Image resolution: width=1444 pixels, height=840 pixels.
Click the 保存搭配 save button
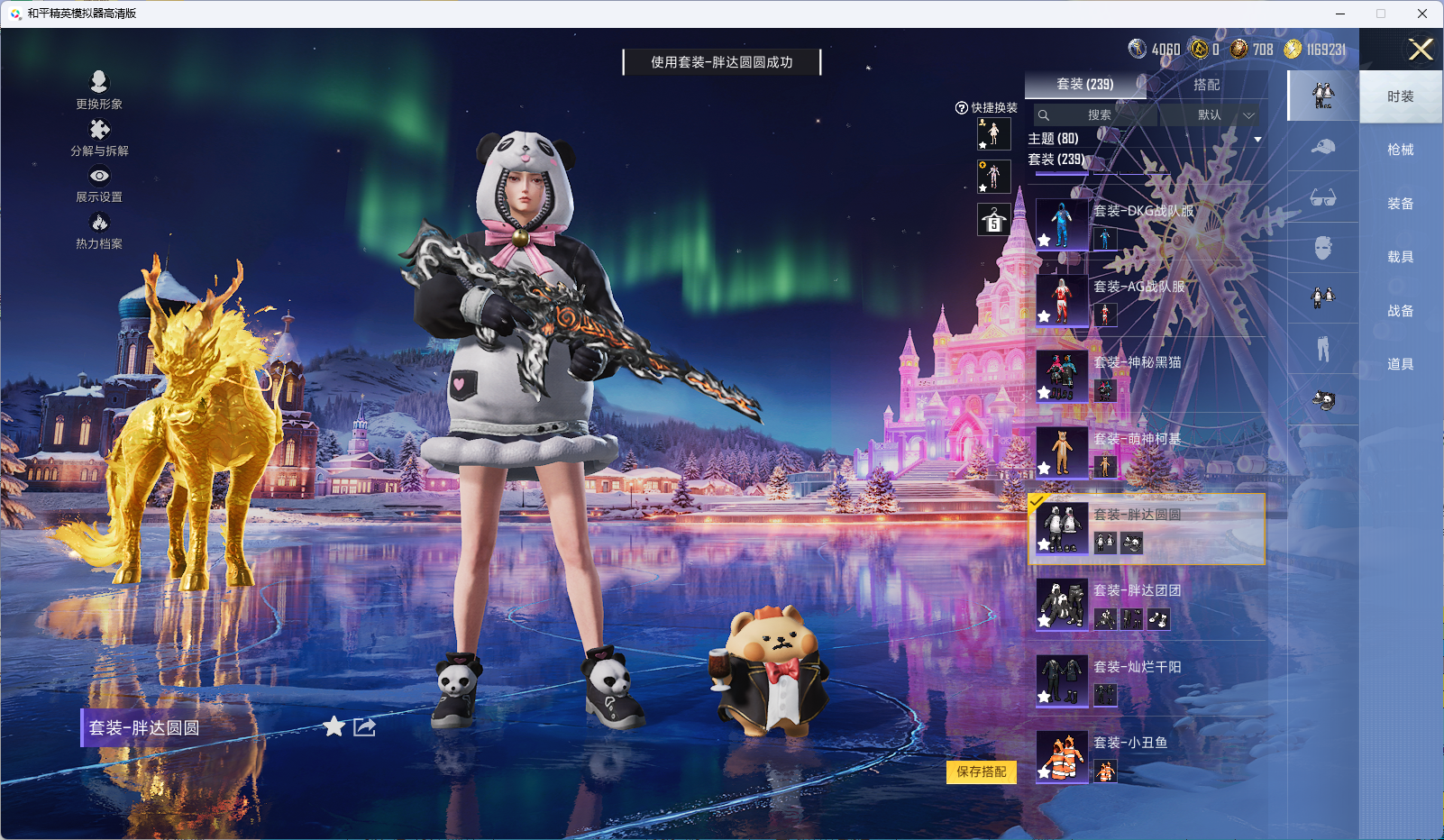pos(983,772)
